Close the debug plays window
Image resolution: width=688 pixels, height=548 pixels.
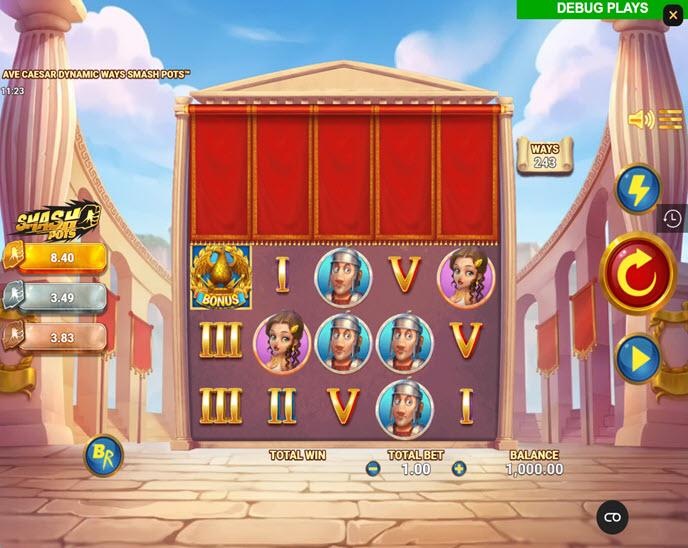[x=673, y=15]
